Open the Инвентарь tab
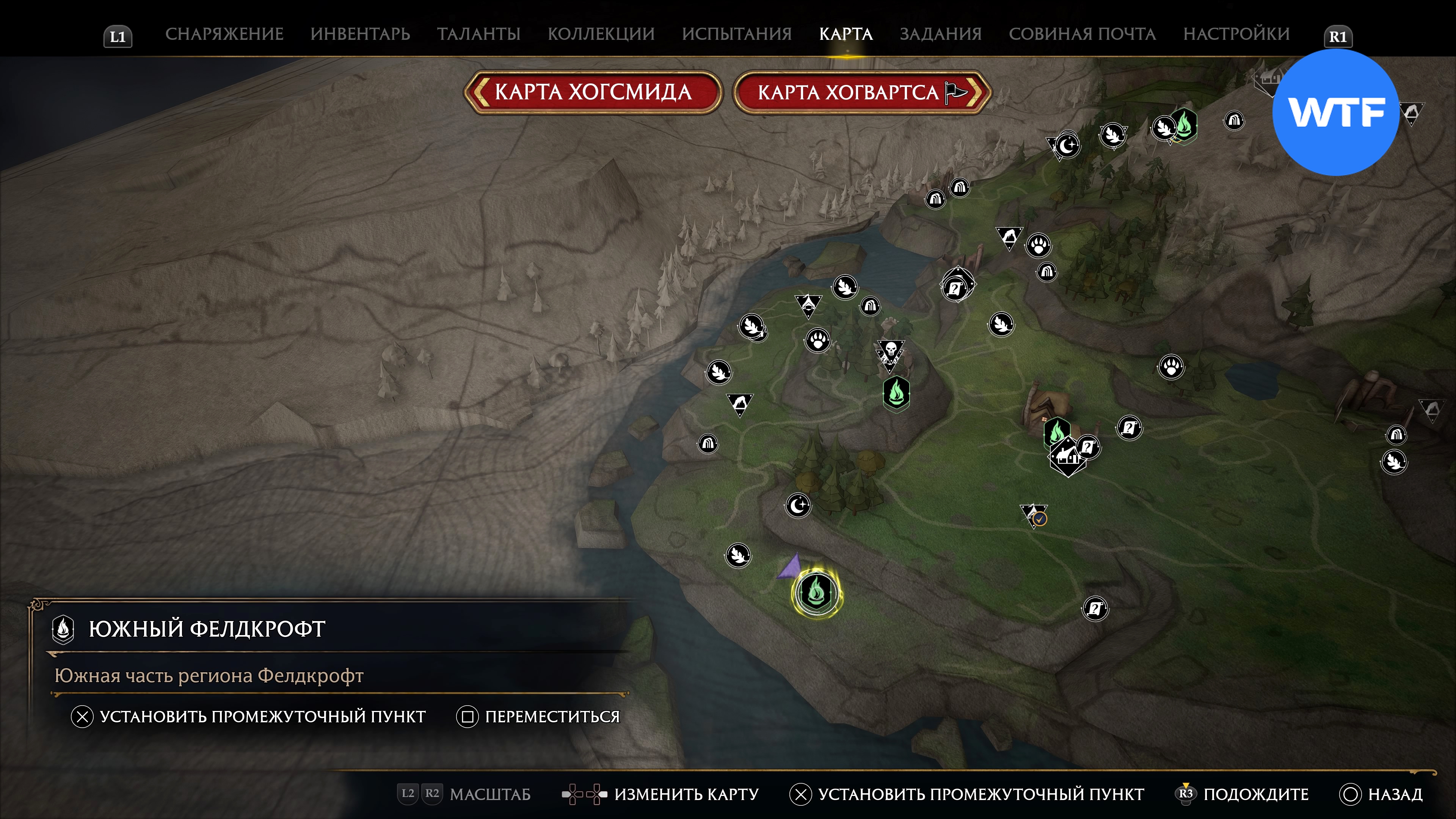 pos(360,34)
